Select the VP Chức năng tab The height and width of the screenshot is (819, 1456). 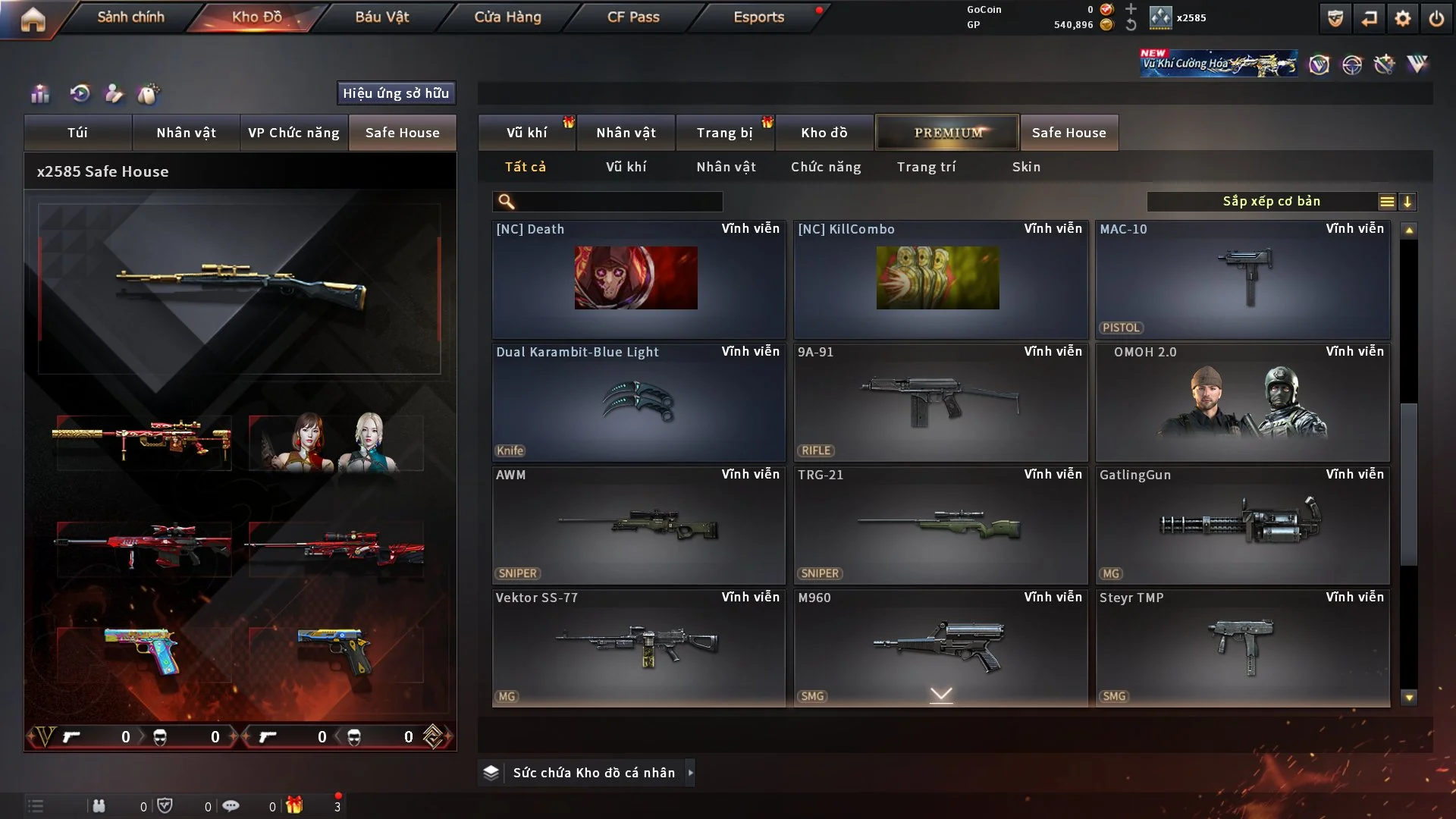coord(293,133)
